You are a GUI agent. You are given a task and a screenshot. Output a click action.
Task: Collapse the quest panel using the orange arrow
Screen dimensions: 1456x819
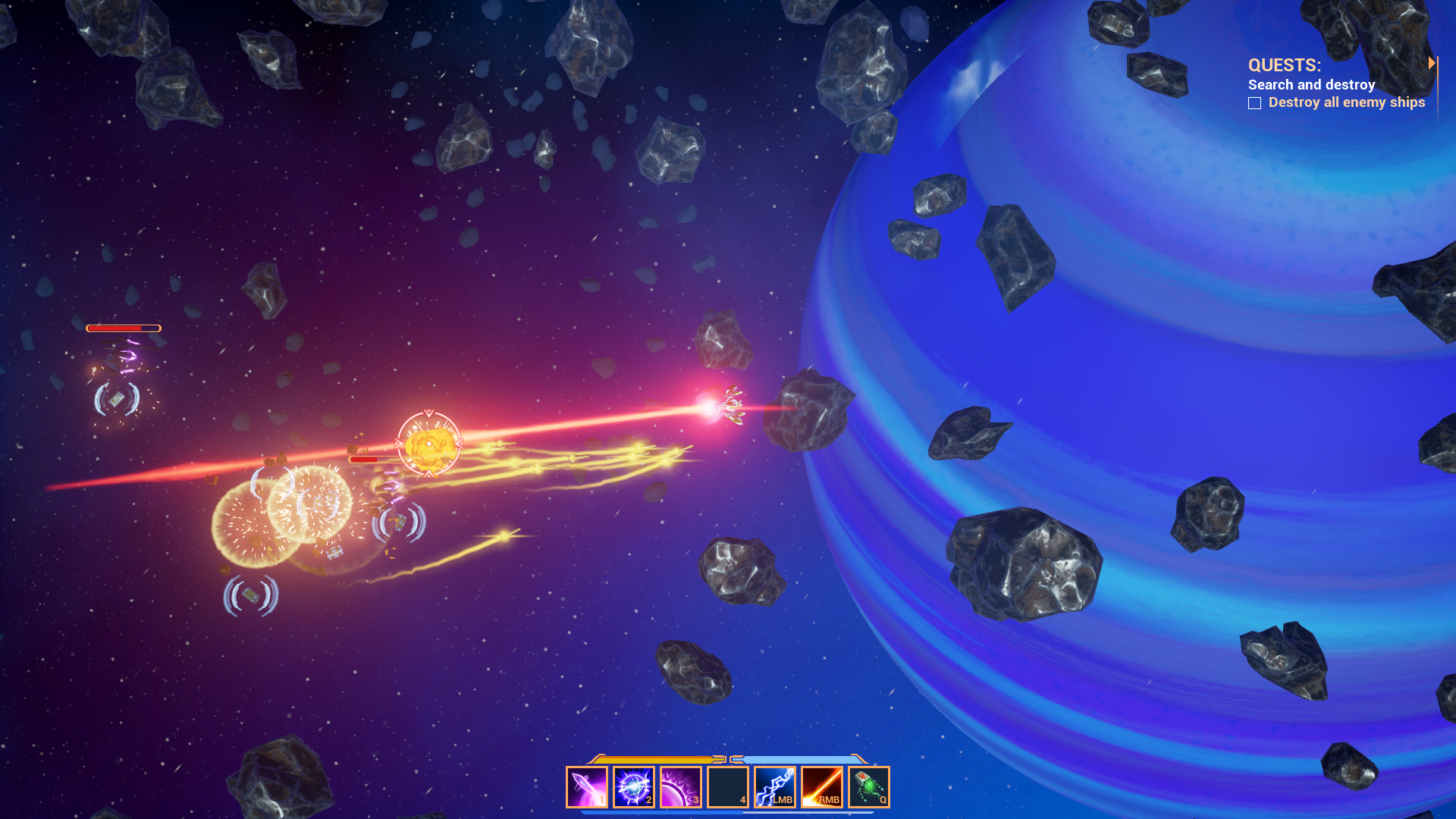(1433, 64)
